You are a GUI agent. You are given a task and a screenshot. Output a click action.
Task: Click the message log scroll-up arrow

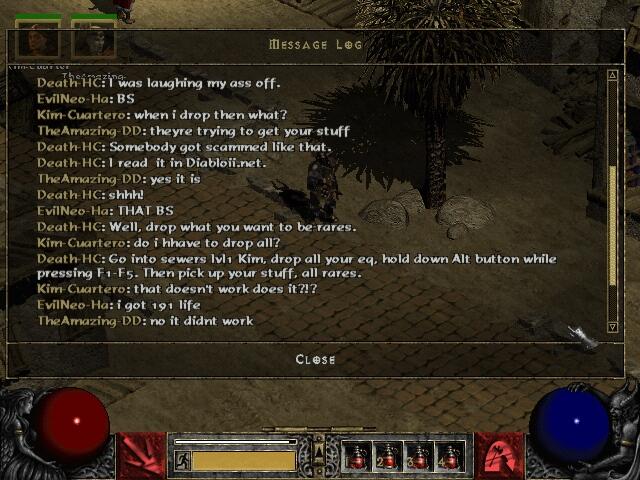click(612, 76)
